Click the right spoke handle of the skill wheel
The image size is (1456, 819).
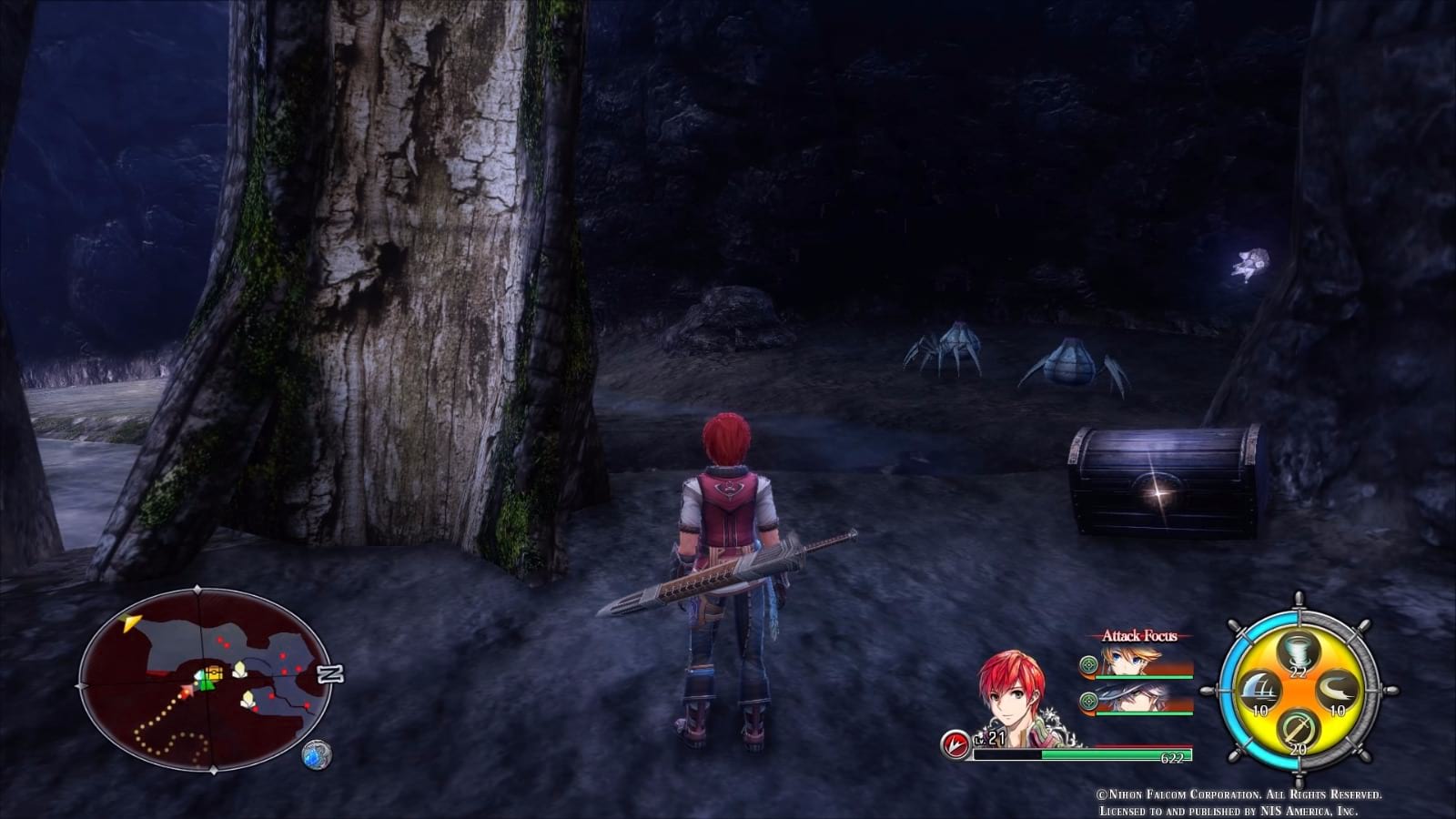(1390, 690)
